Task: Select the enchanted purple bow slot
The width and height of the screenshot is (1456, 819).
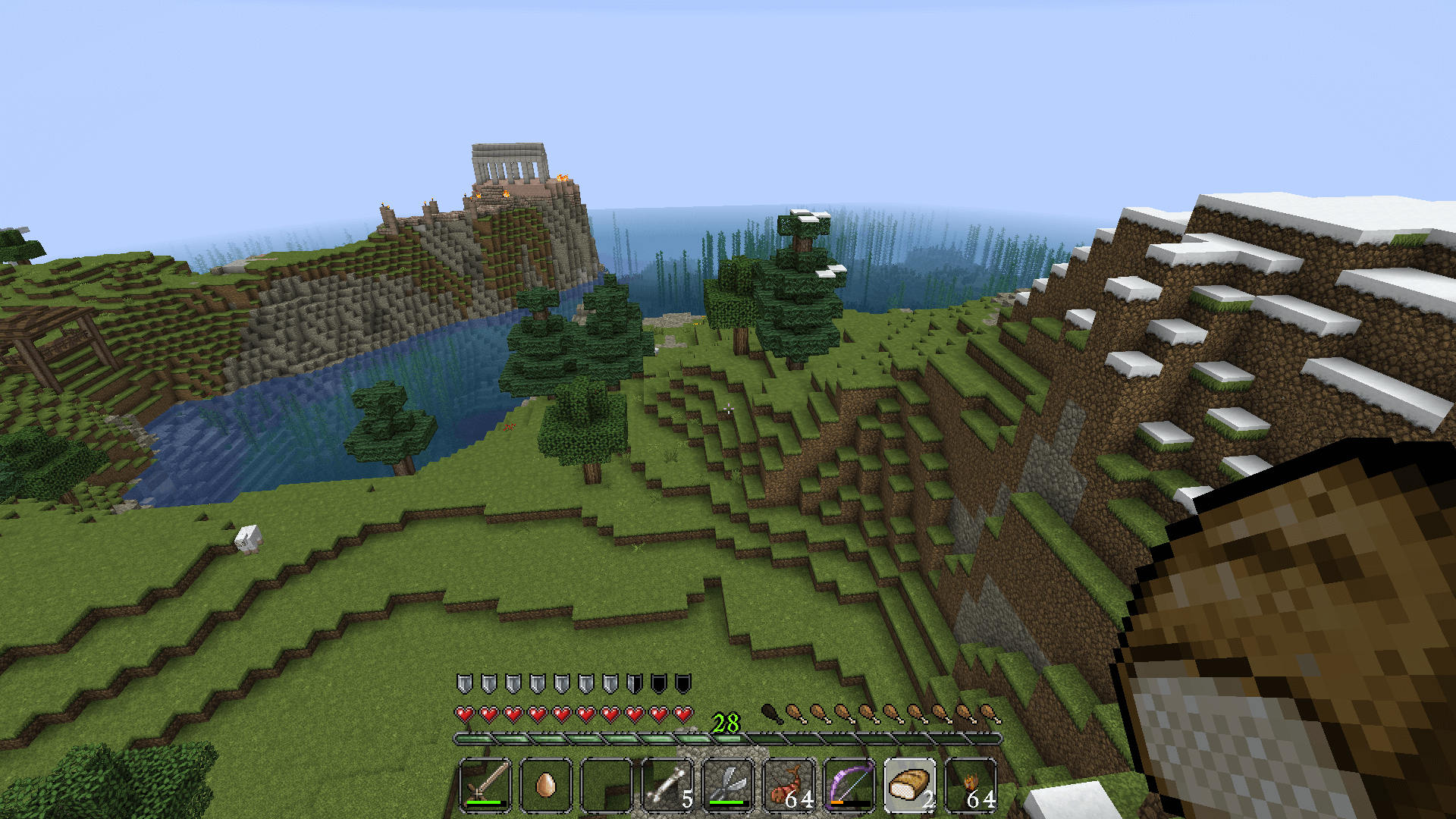Action: coord(849,784)
